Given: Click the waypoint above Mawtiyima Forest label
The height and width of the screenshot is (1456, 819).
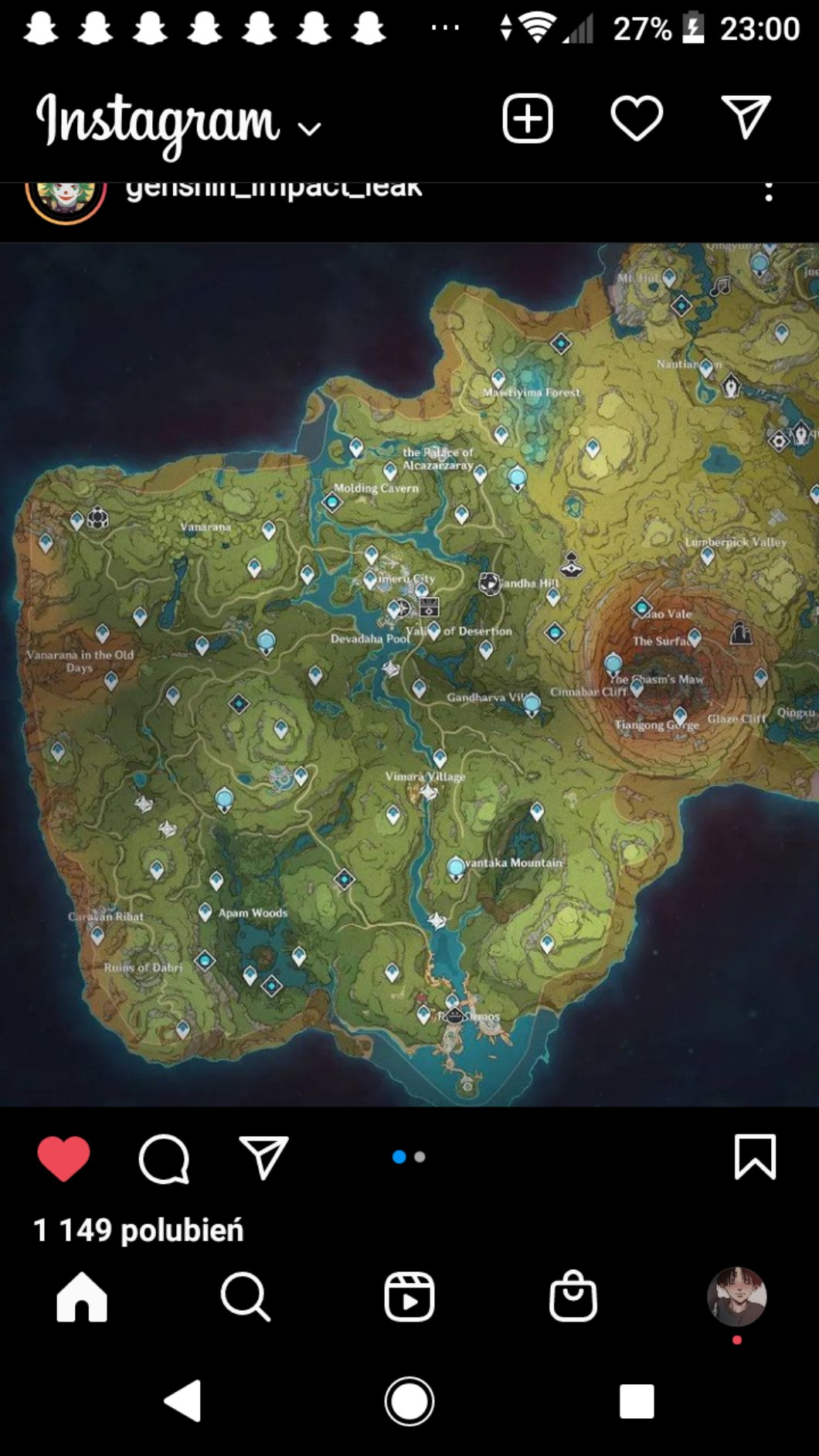Looking at the screenshot, I should tap(498, 378).
